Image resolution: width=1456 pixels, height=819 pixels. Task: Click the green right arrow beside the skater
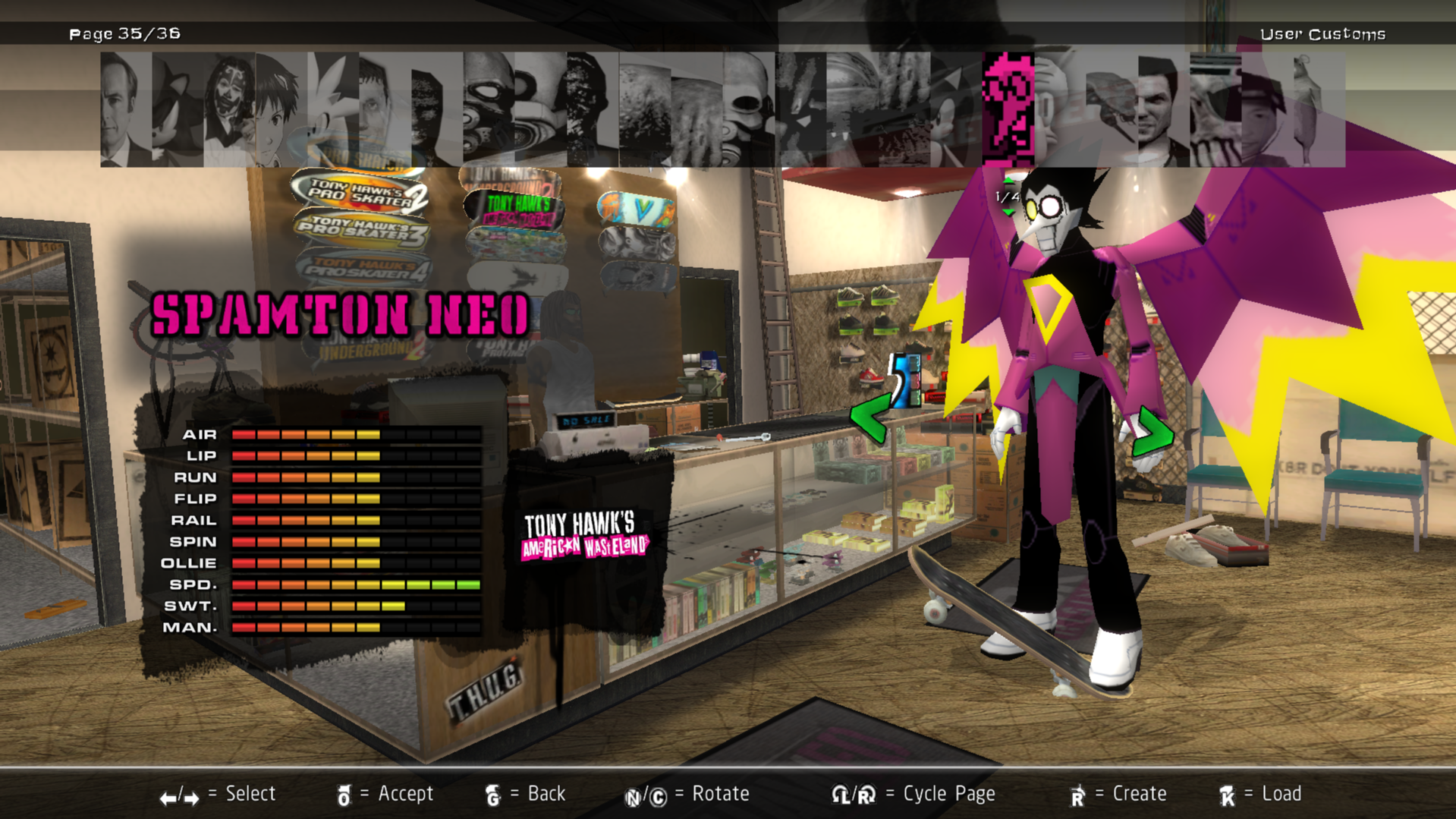click(1152, 433)
